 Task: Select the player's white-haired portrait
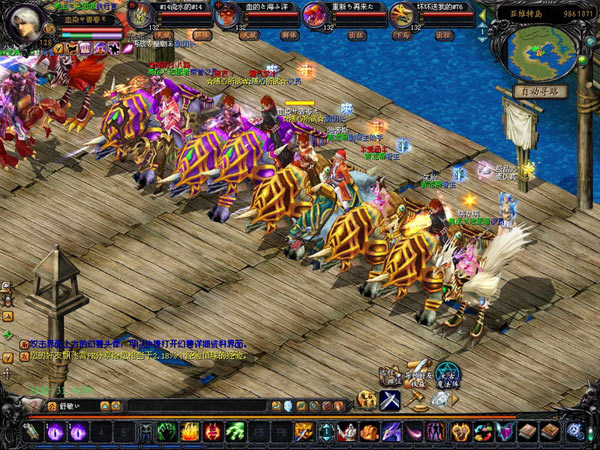[x=24, y=22]
